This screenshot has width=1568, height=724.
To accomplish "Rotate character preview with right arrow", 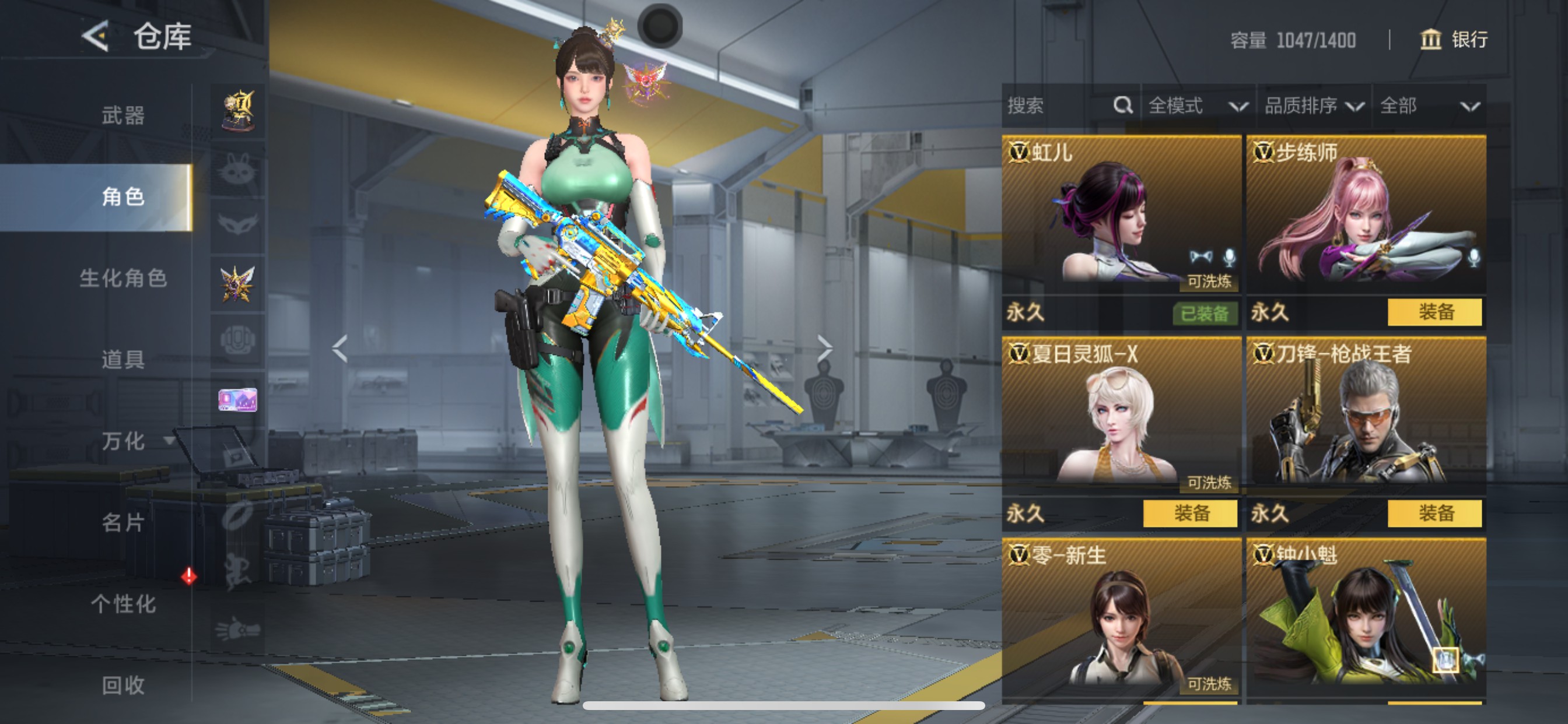I will pos(824,348).
